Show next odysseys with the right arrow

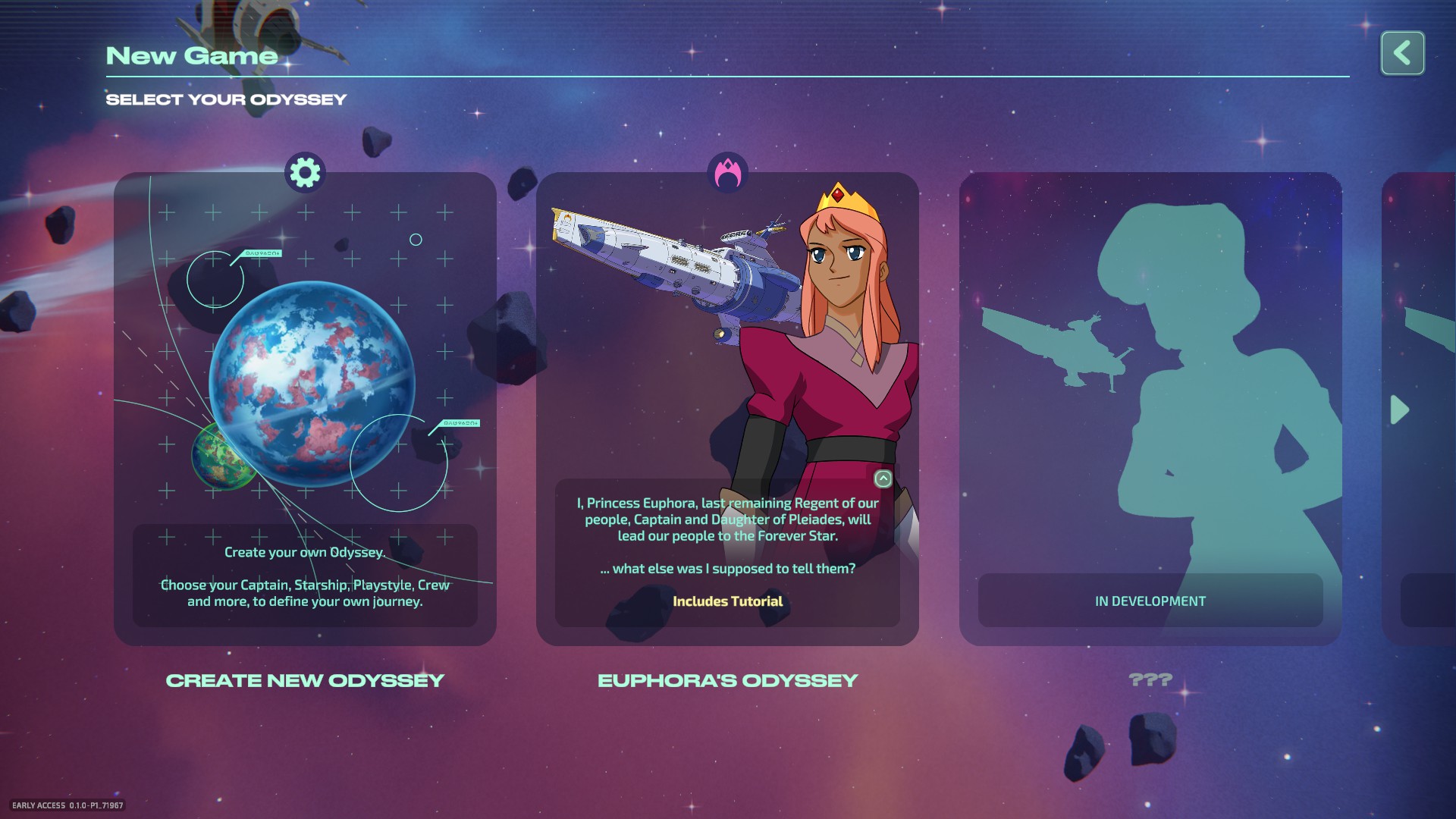pyautogui.click(x=1399, y=410)
